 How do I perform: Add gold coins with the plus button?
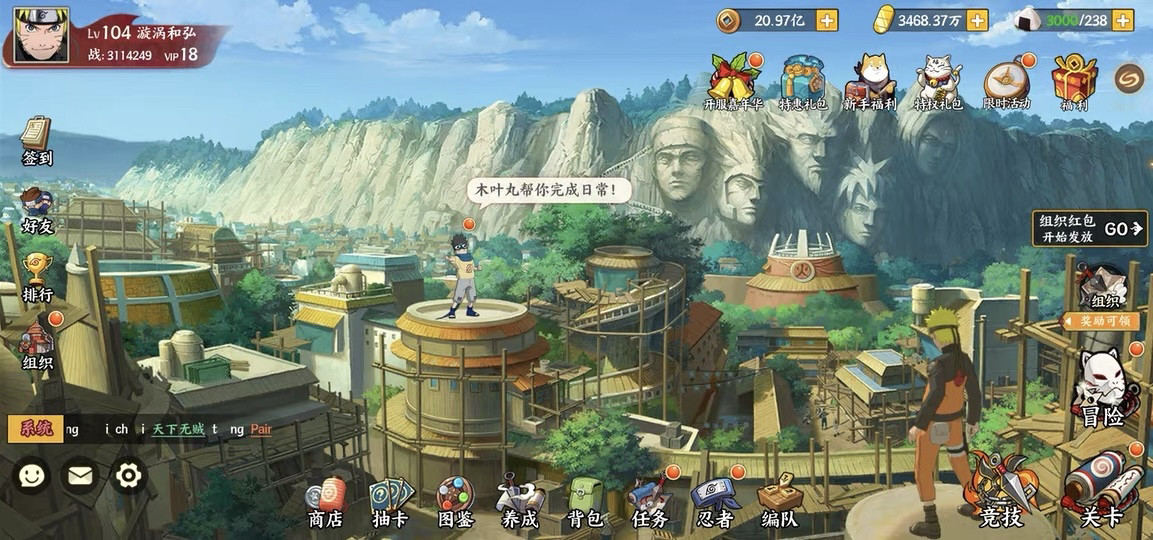tap(827, 20)
